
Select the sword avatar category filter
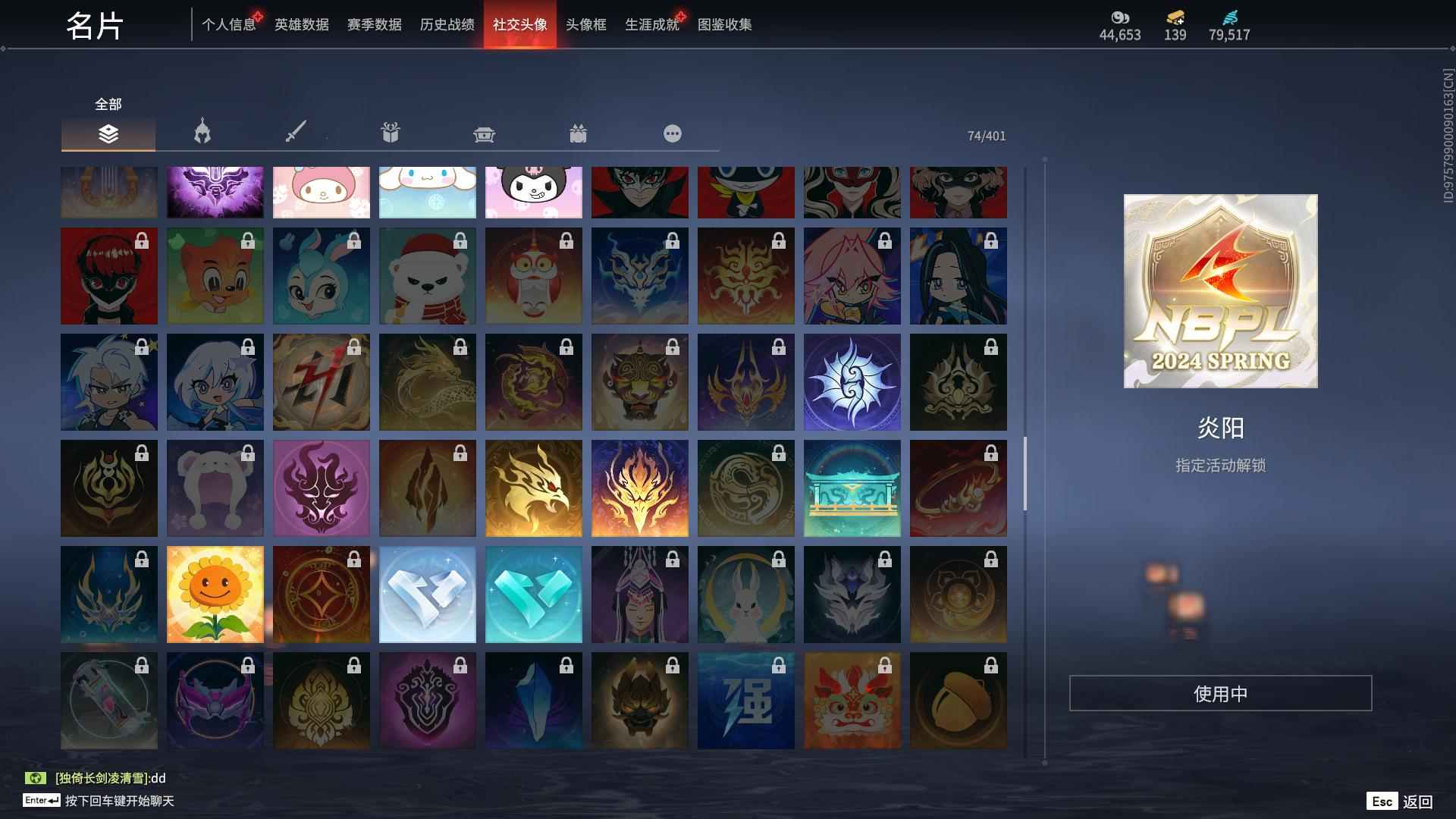(x=296, y=133)
